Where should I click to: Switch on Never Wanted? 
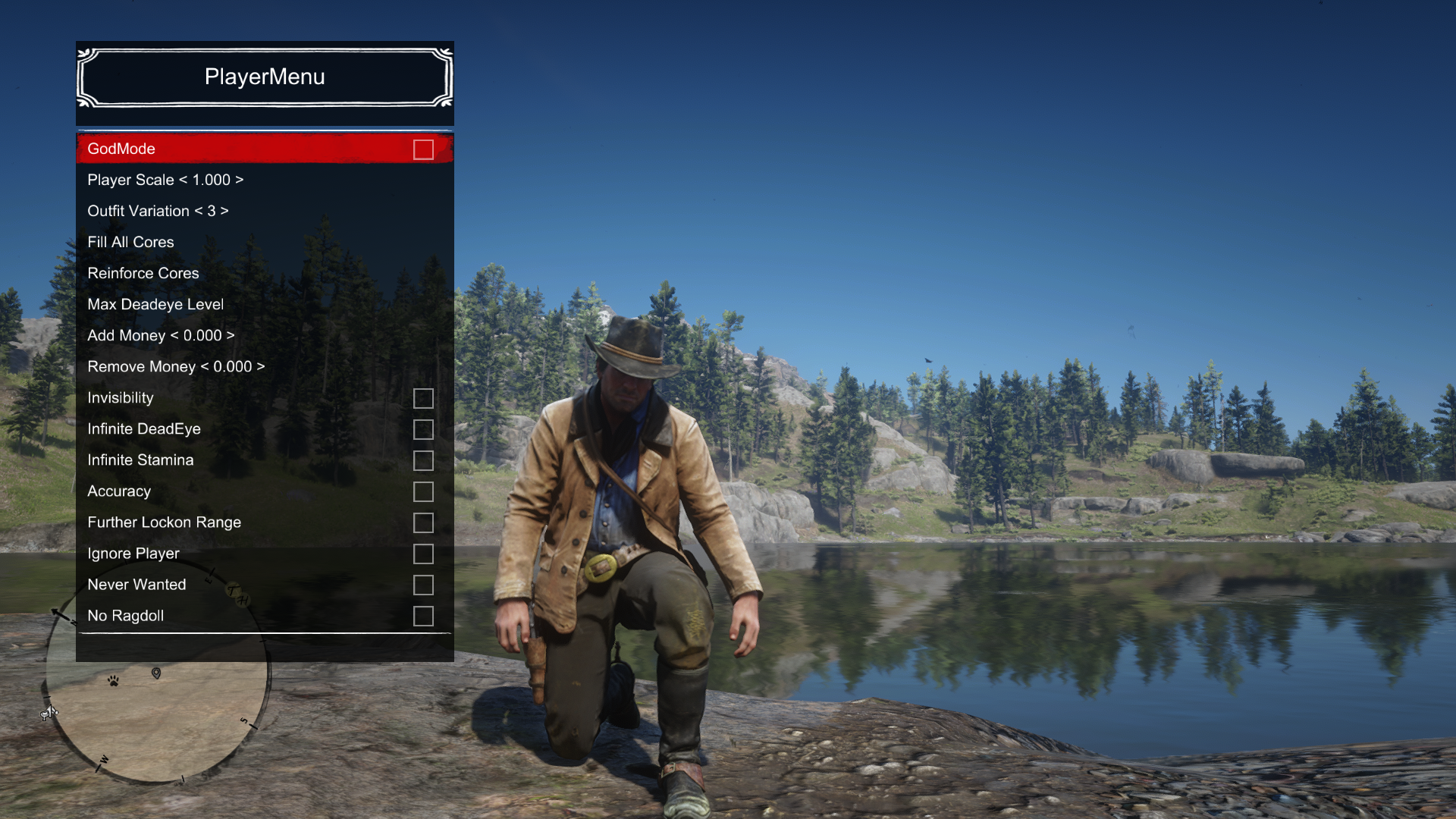click(x=423, y=585)
